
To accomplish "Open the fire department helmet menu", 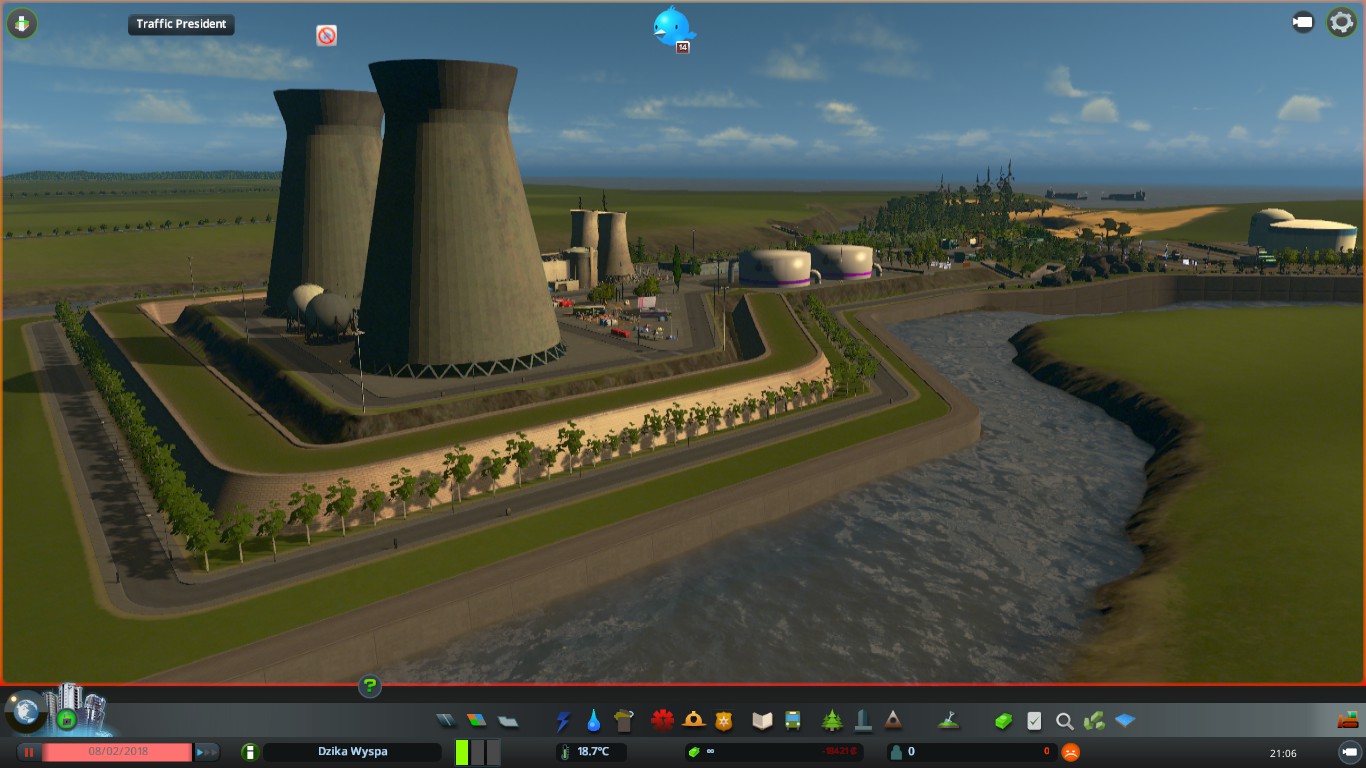I will (x=693, y=720).
